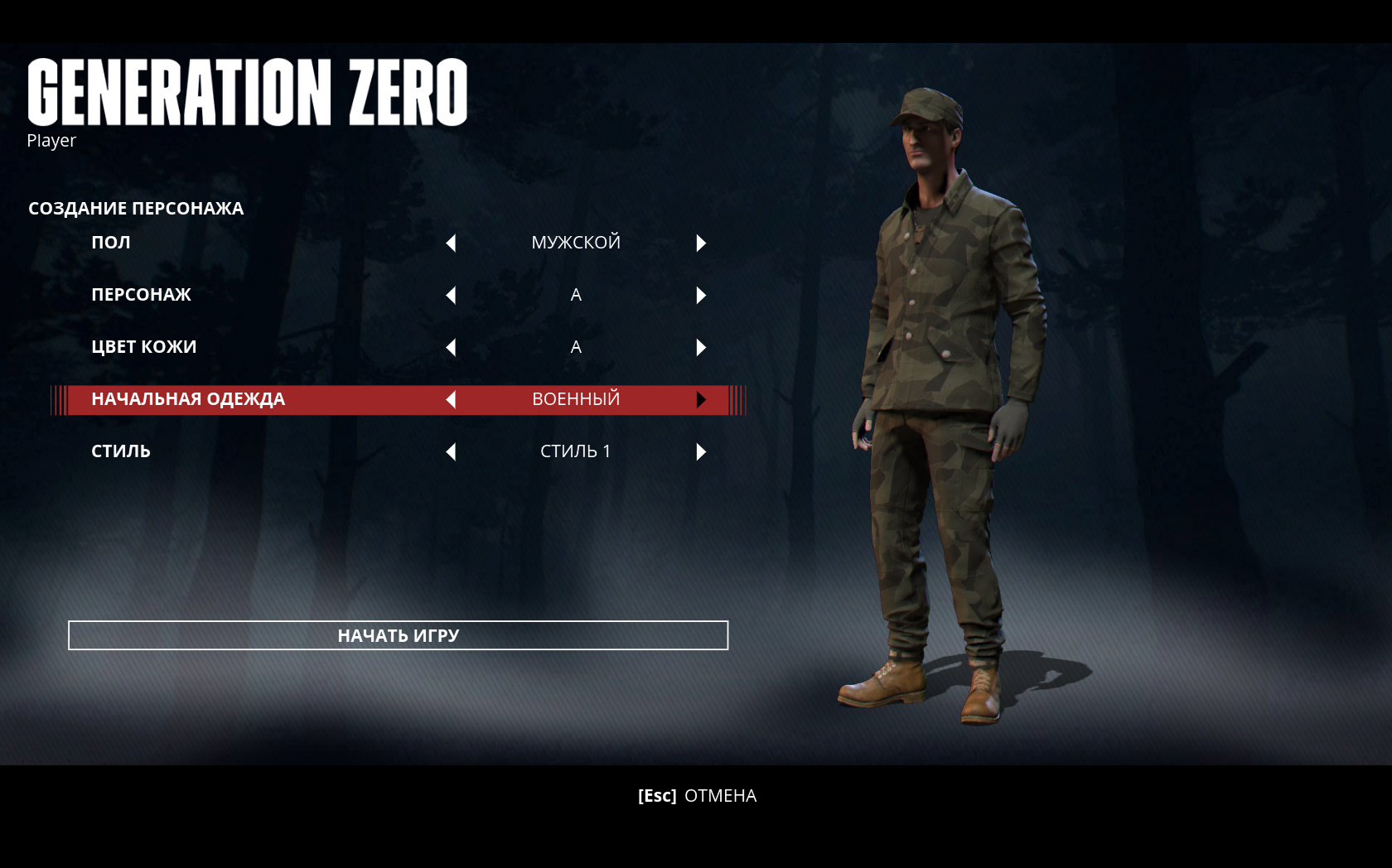Select next НАЧАЛЬНАЯ ОДЕЖДА outfit
Screen dimensions: 1392x868
point(701,399)
